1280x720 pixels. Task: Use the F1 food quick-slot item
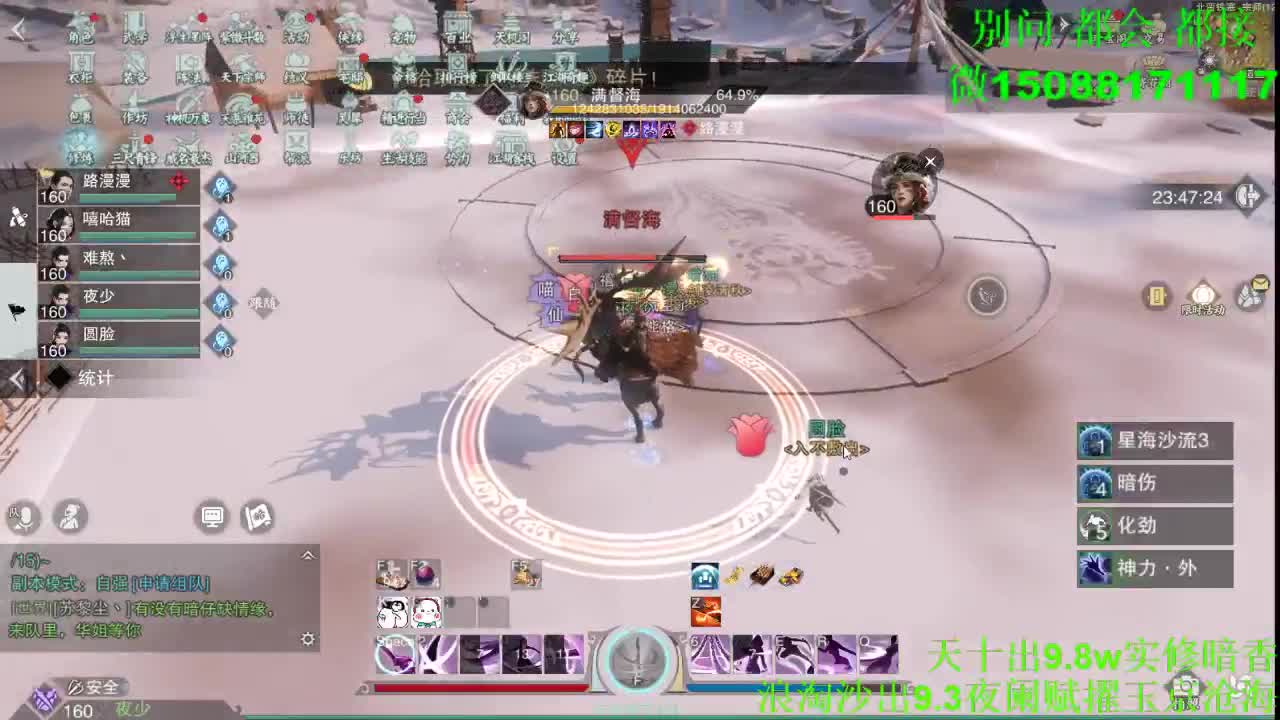coord(390,573)
